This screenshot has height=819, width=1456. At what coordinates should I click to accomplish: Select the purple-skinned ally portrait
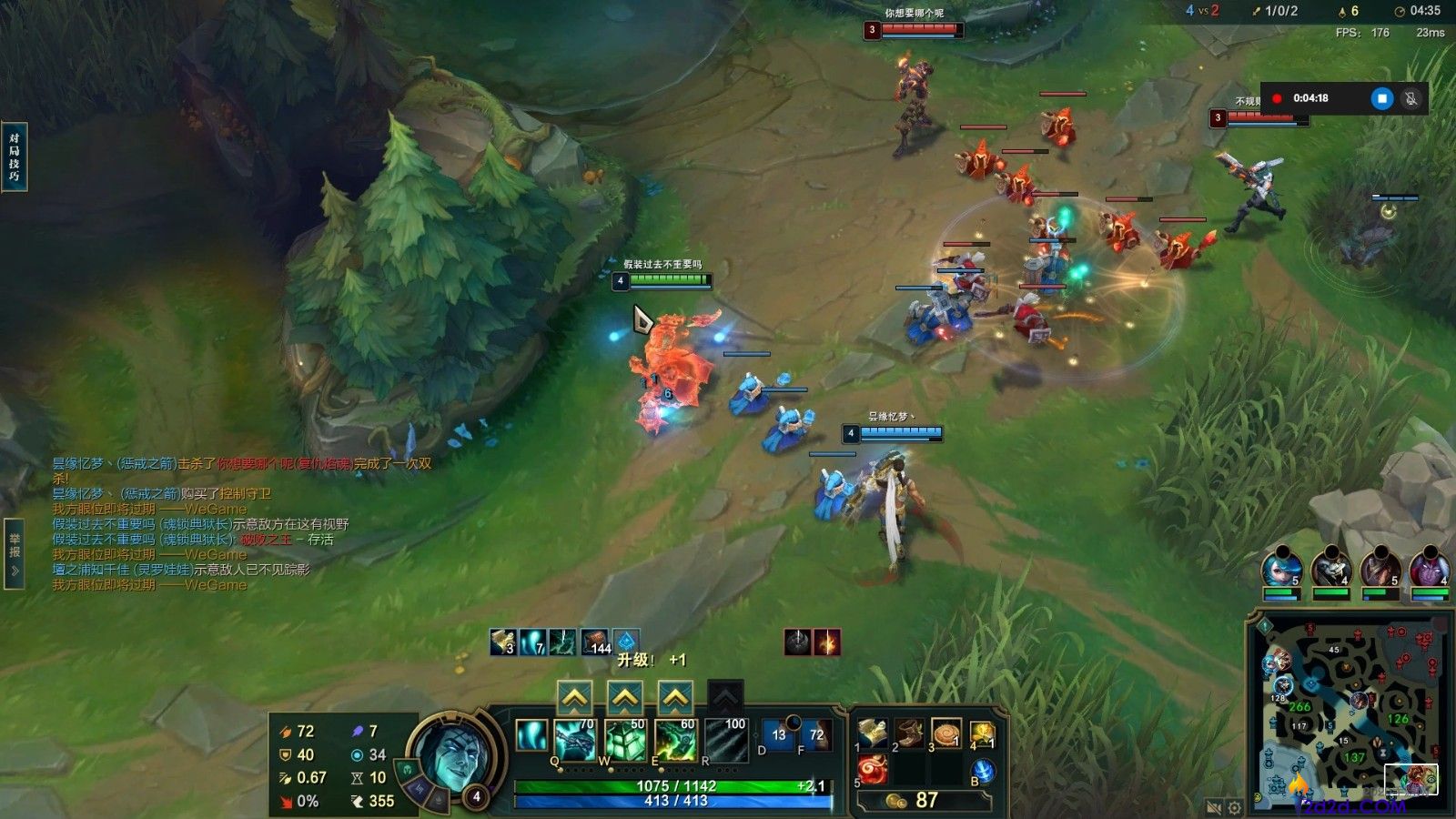[x=1429, y=568]
